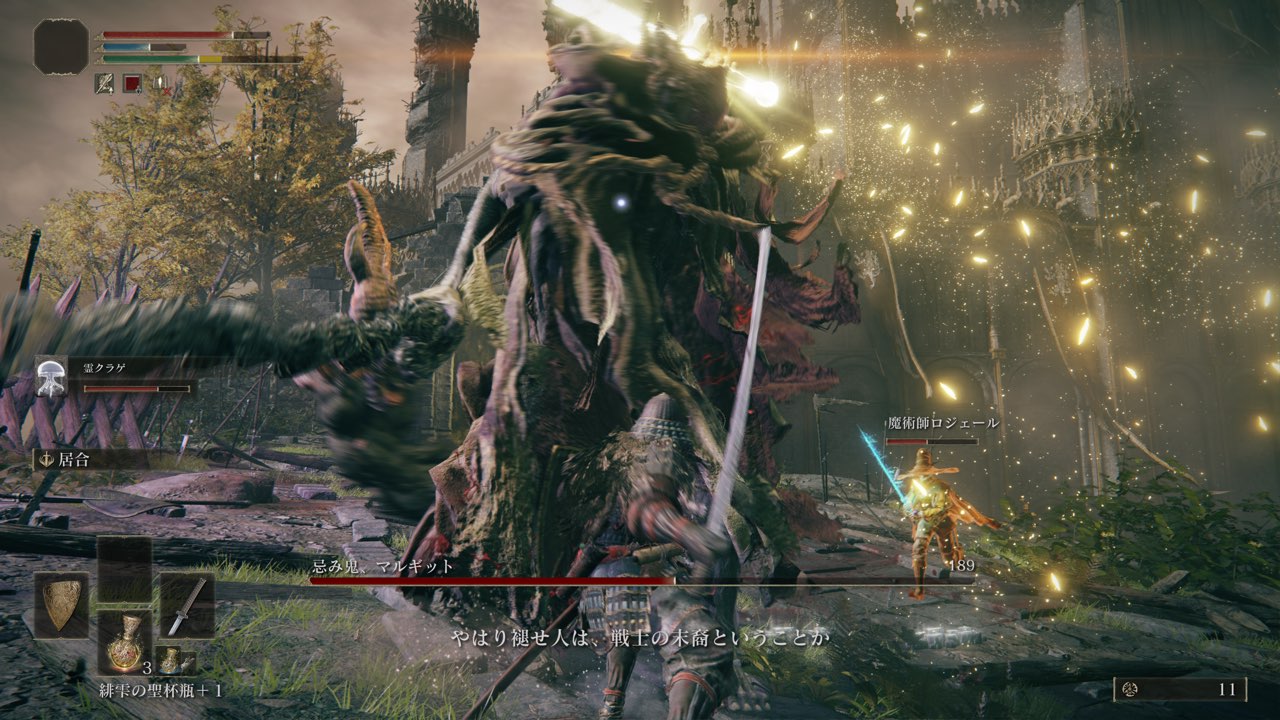Click the small flask pouch icon

tap(173, 660)
